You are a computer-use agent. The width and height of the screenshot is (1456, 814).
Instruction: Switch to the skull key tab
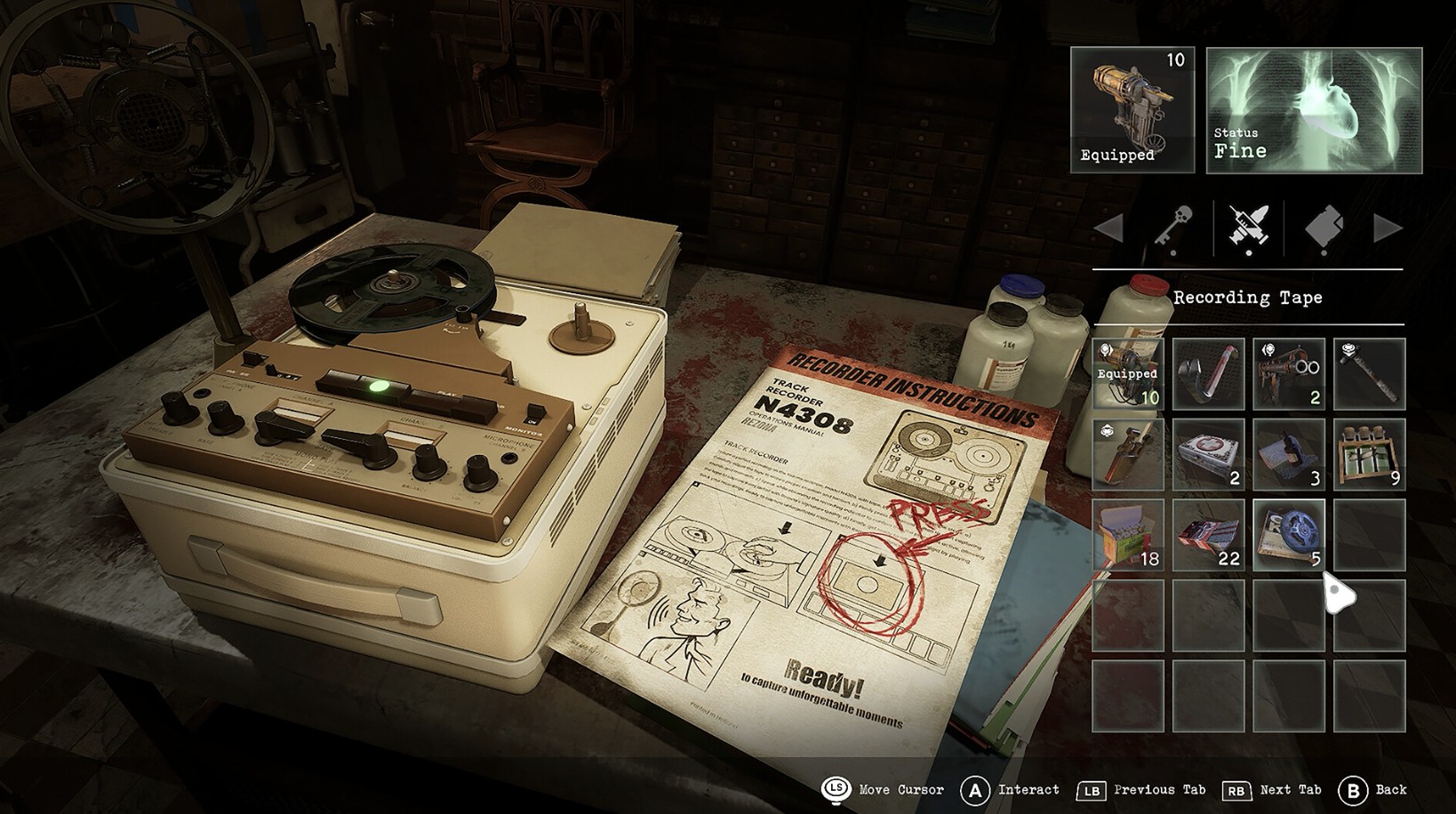[1173, 228]
